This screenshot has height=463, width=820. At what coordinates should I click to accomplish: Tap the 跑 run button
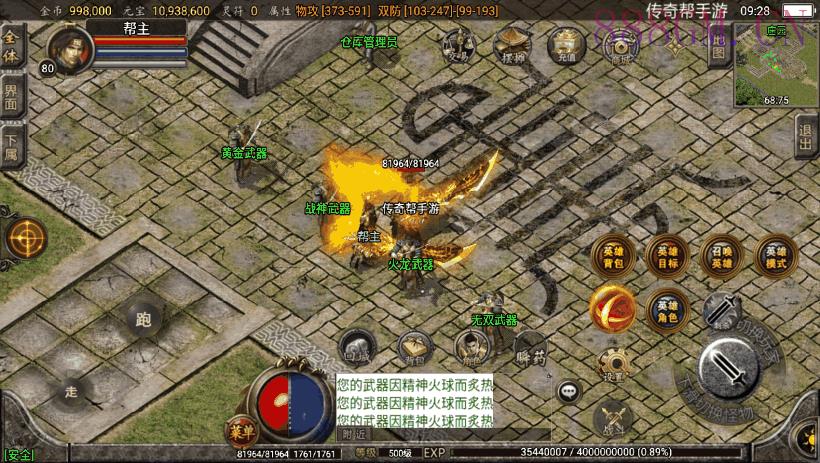coord(142,320)
